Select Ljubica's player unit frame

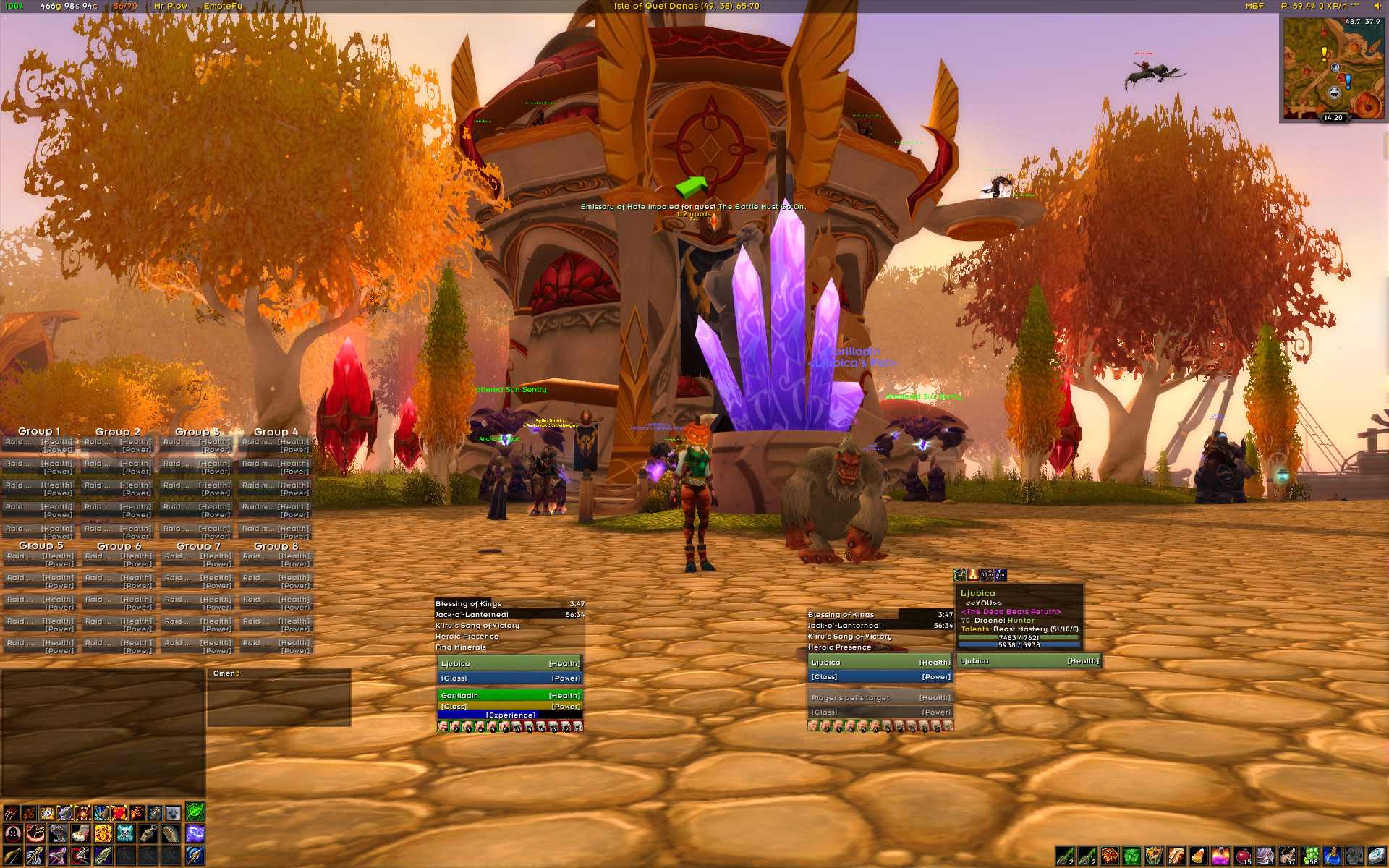coord(510,664)
